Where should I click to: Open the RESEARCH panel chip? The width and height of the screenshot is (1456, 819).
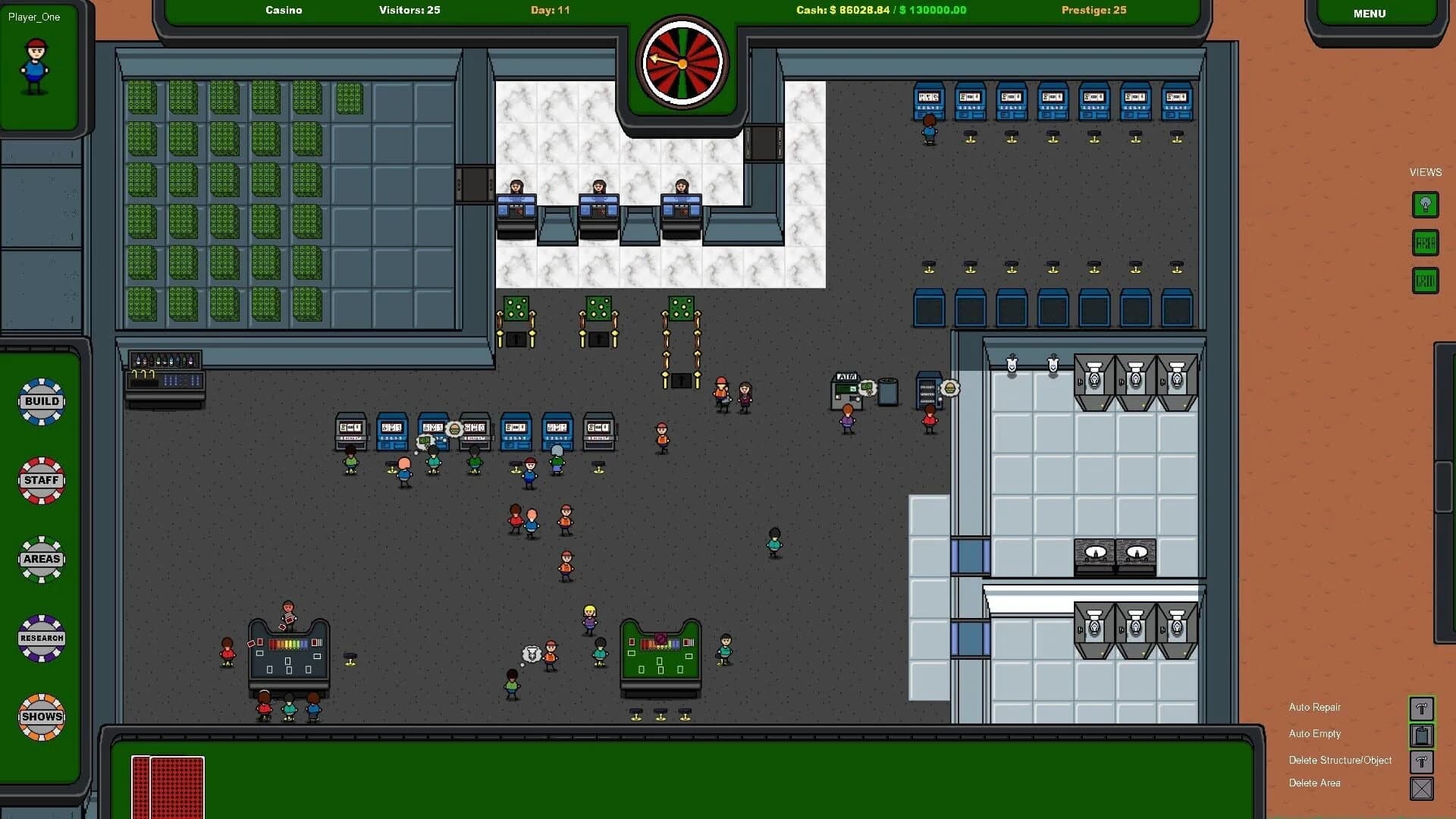pos(41,638)
